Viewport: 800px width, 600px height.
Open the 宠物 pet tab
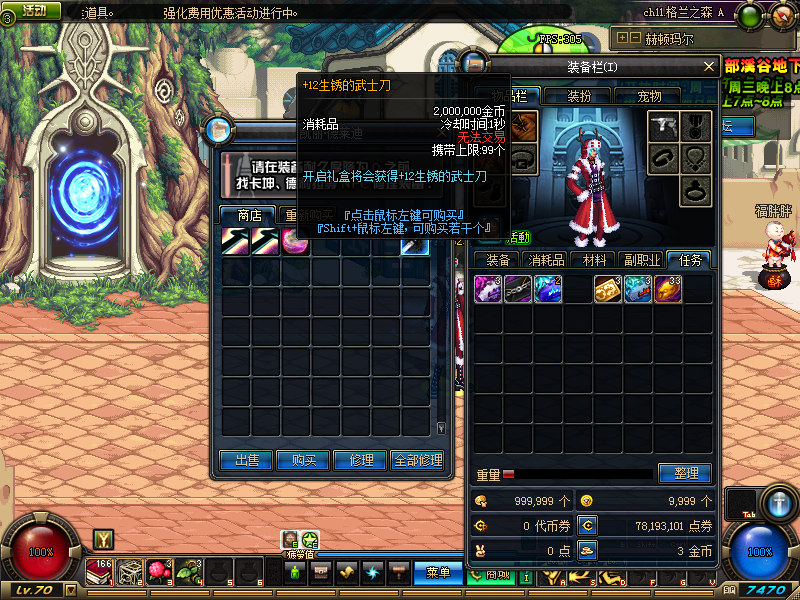[x=651, y=96]
